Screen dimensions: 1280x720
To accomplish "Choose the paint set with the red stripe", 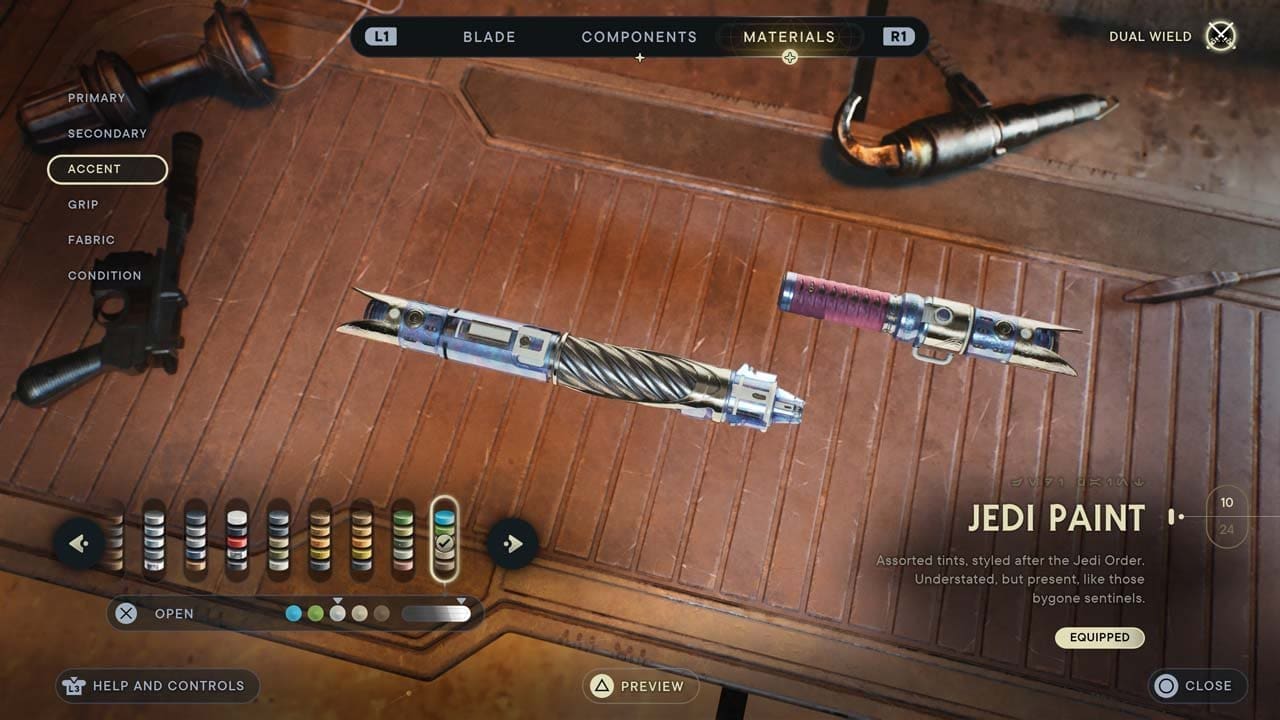I will coord(237,539).
